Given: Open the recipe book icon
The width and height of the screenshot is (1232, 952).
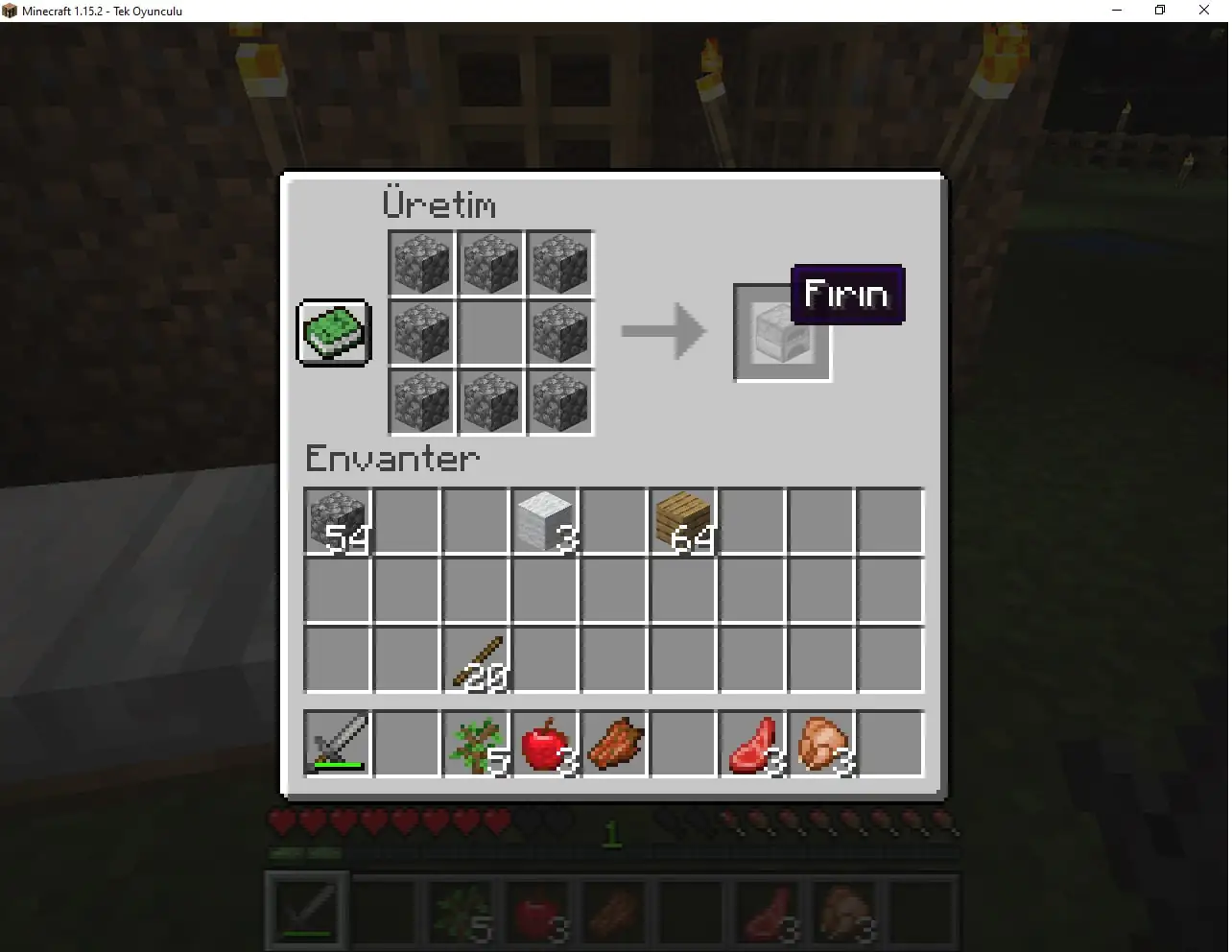Looking at the screenshot, I should click(x=333, y=333).
